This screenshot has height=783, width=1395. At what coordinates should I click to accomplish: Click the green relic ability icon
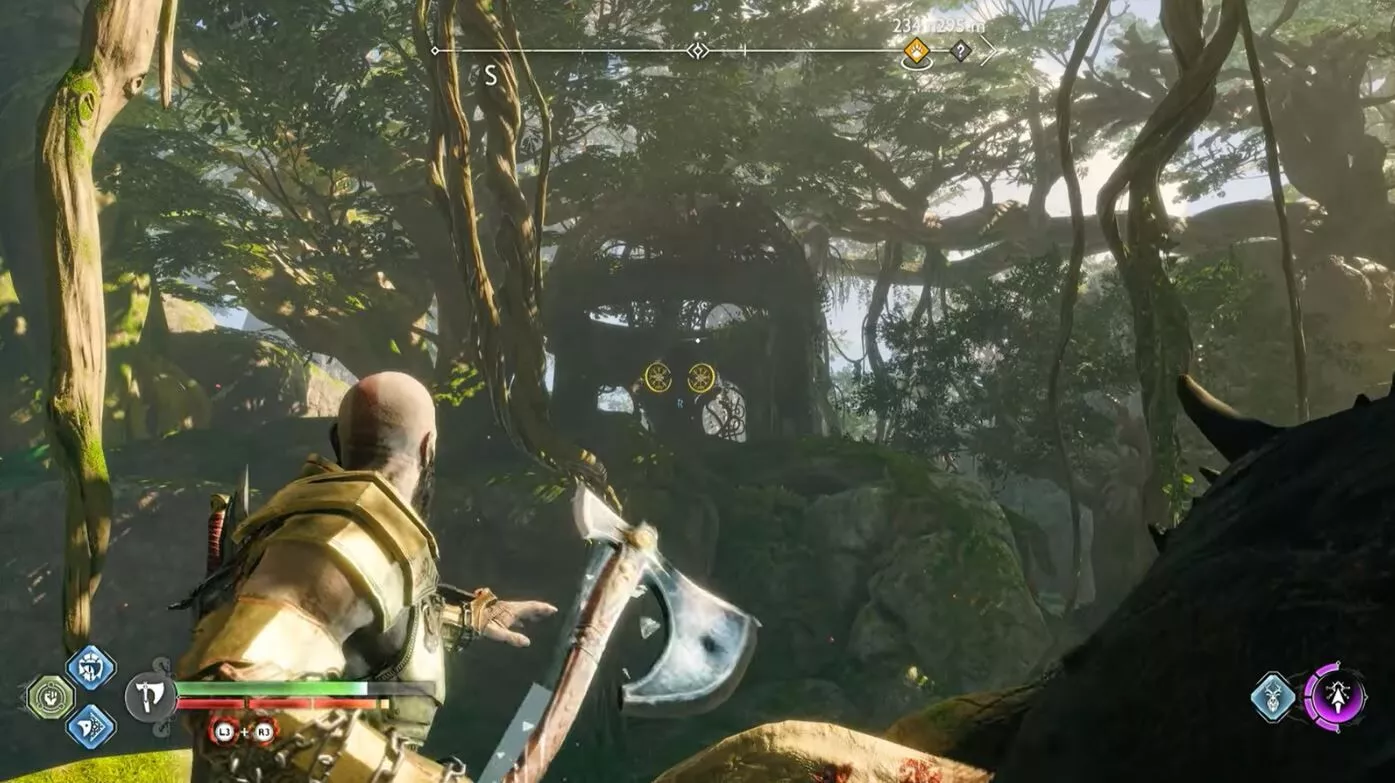(50, 697)
